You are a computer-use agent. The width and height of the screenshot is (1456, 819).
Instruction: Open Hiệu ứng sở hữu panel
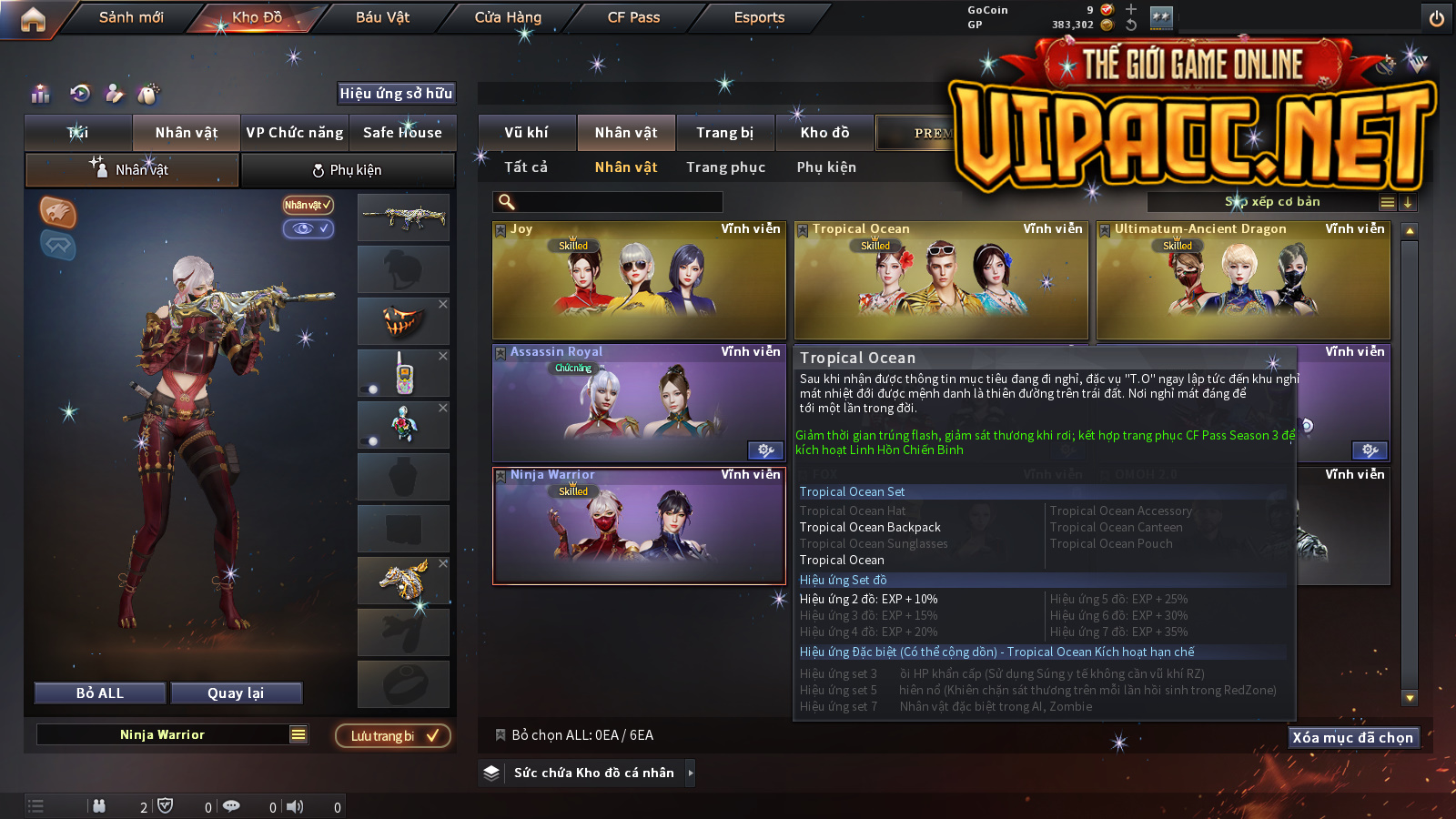point(396,93)
